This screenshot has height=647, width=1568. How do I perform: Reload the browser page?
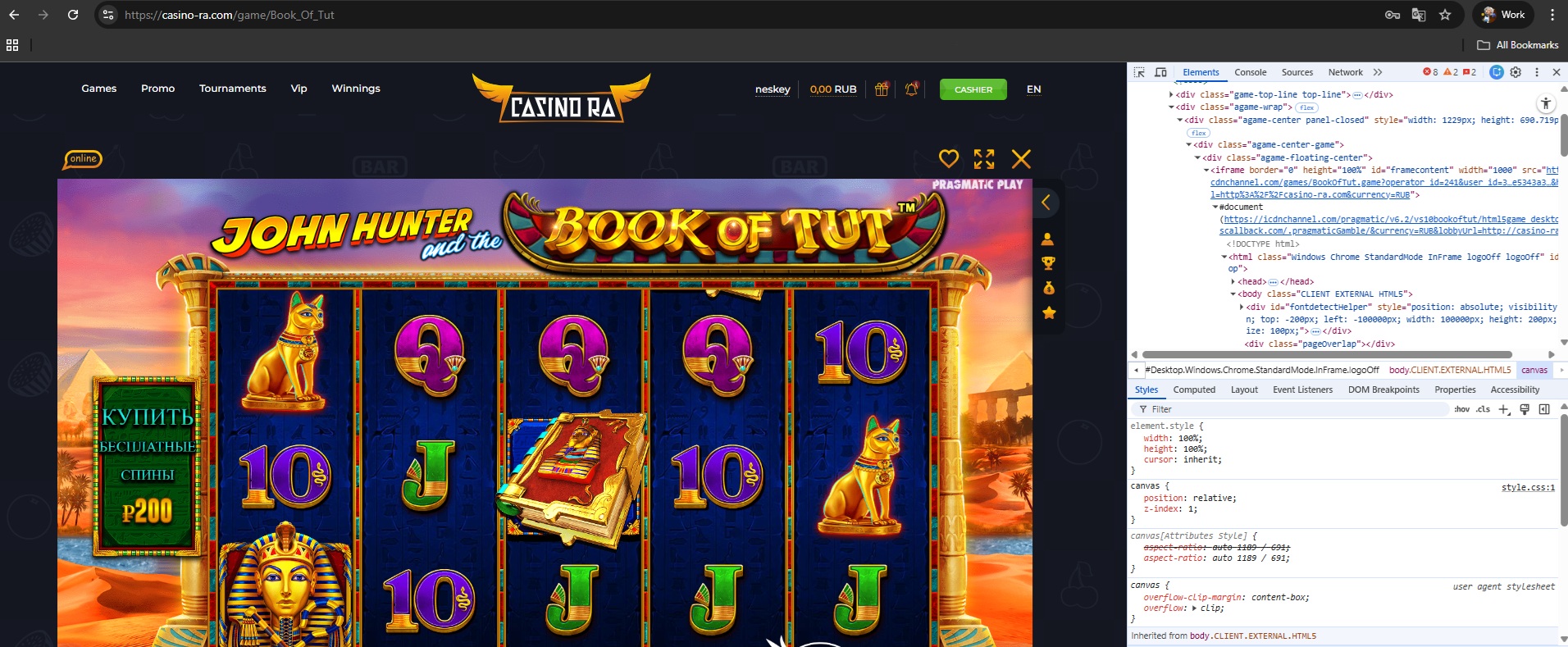pos(73,15)
